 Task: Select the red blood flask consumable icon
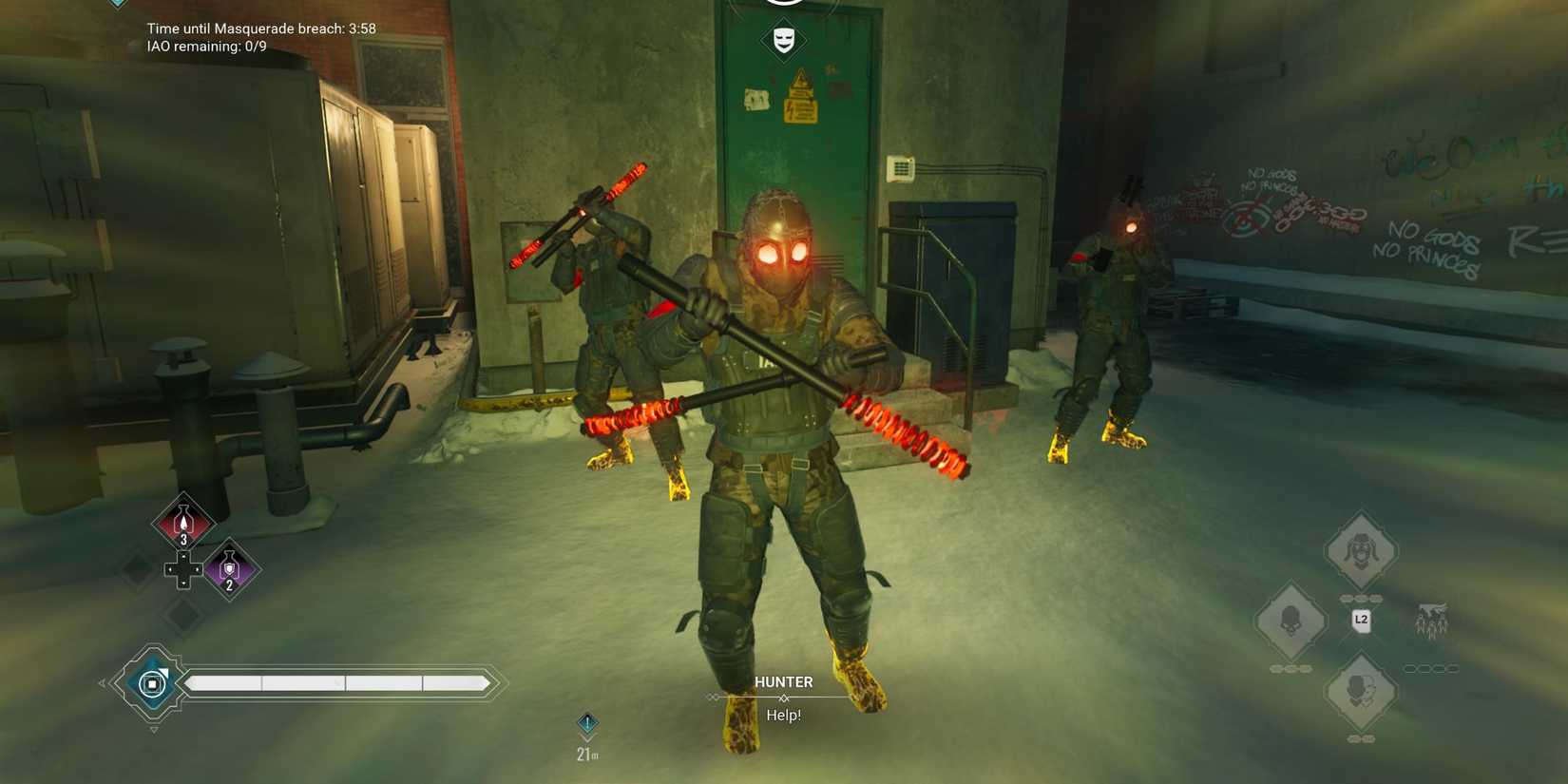coord(182,521)
